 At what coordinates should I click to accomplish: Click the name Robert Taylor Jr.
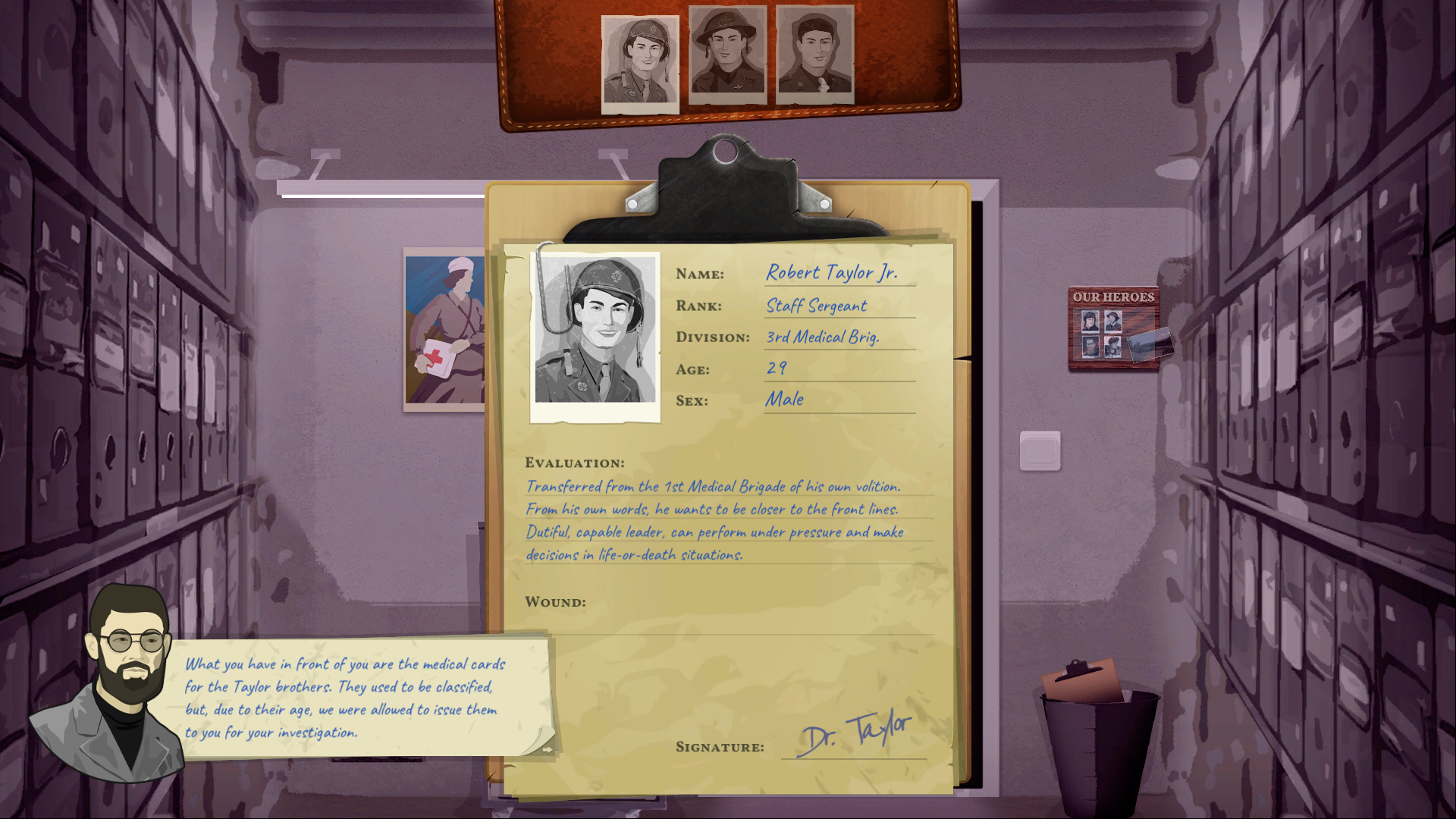[x=833, y=273]
